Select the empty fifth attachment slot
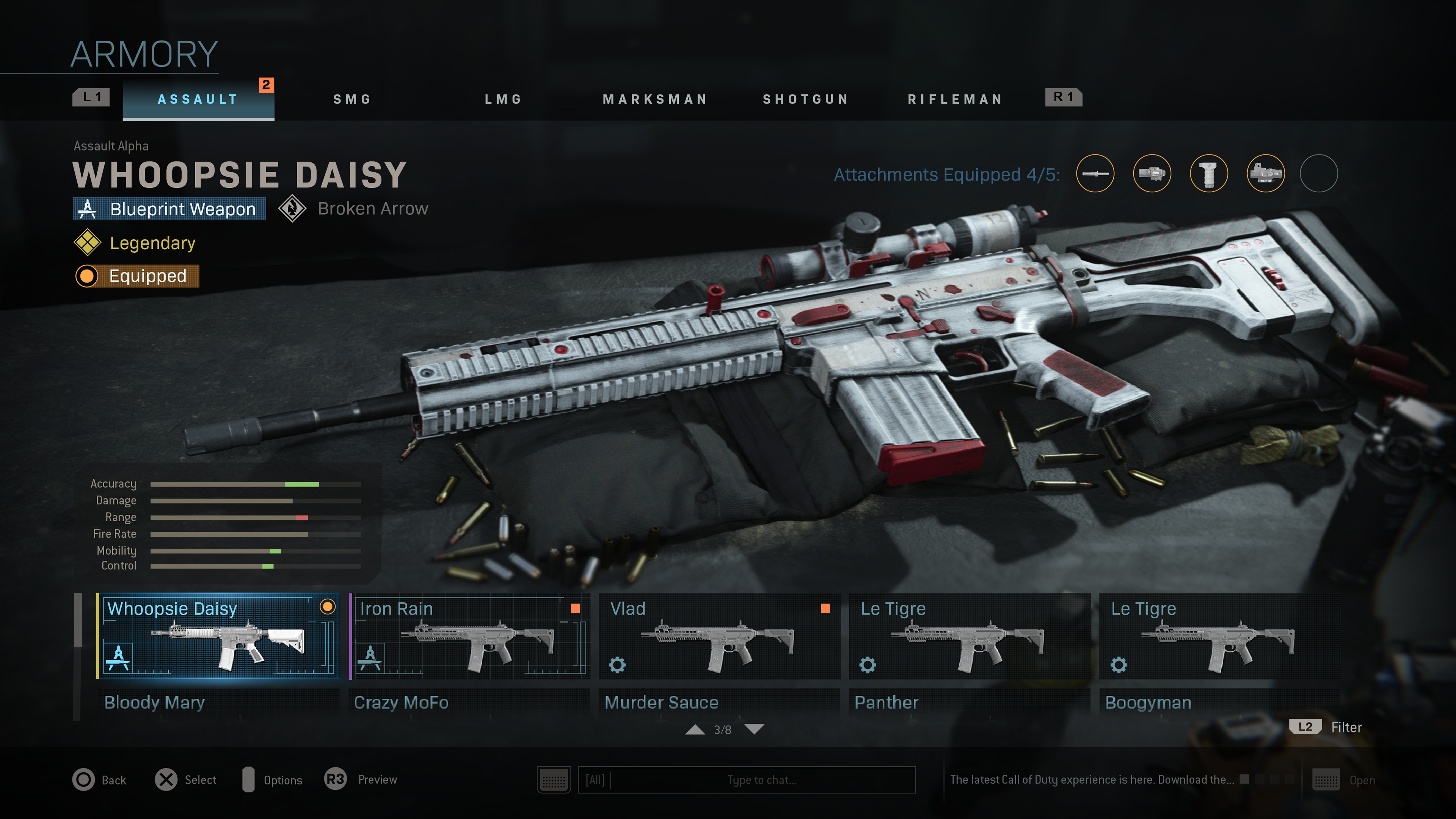The height and width of the screenshot is (819, 1456). click(x=1318, y=173)
